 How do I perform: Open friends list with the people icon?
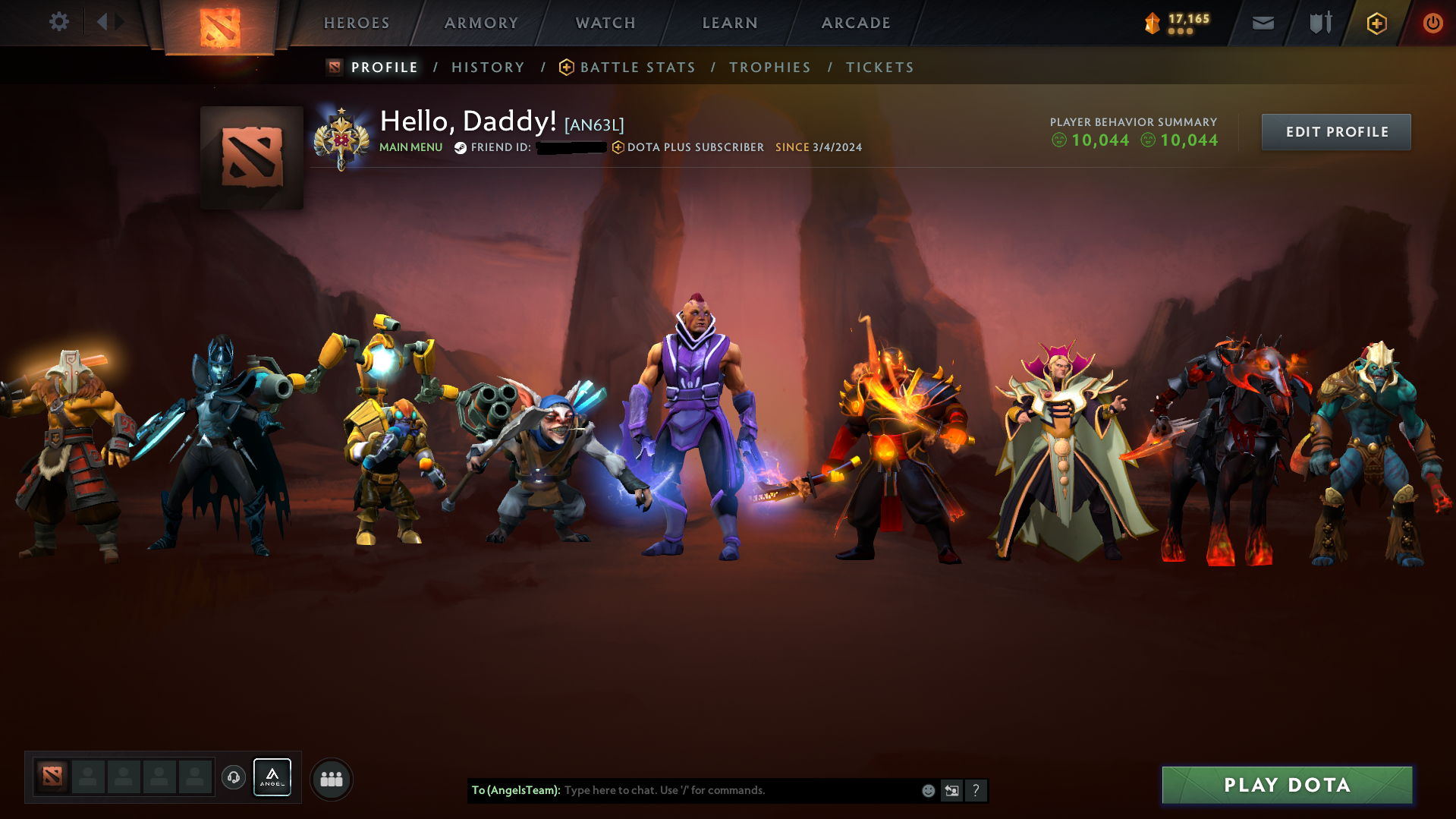pyautogui.click(x=332, y=778)
